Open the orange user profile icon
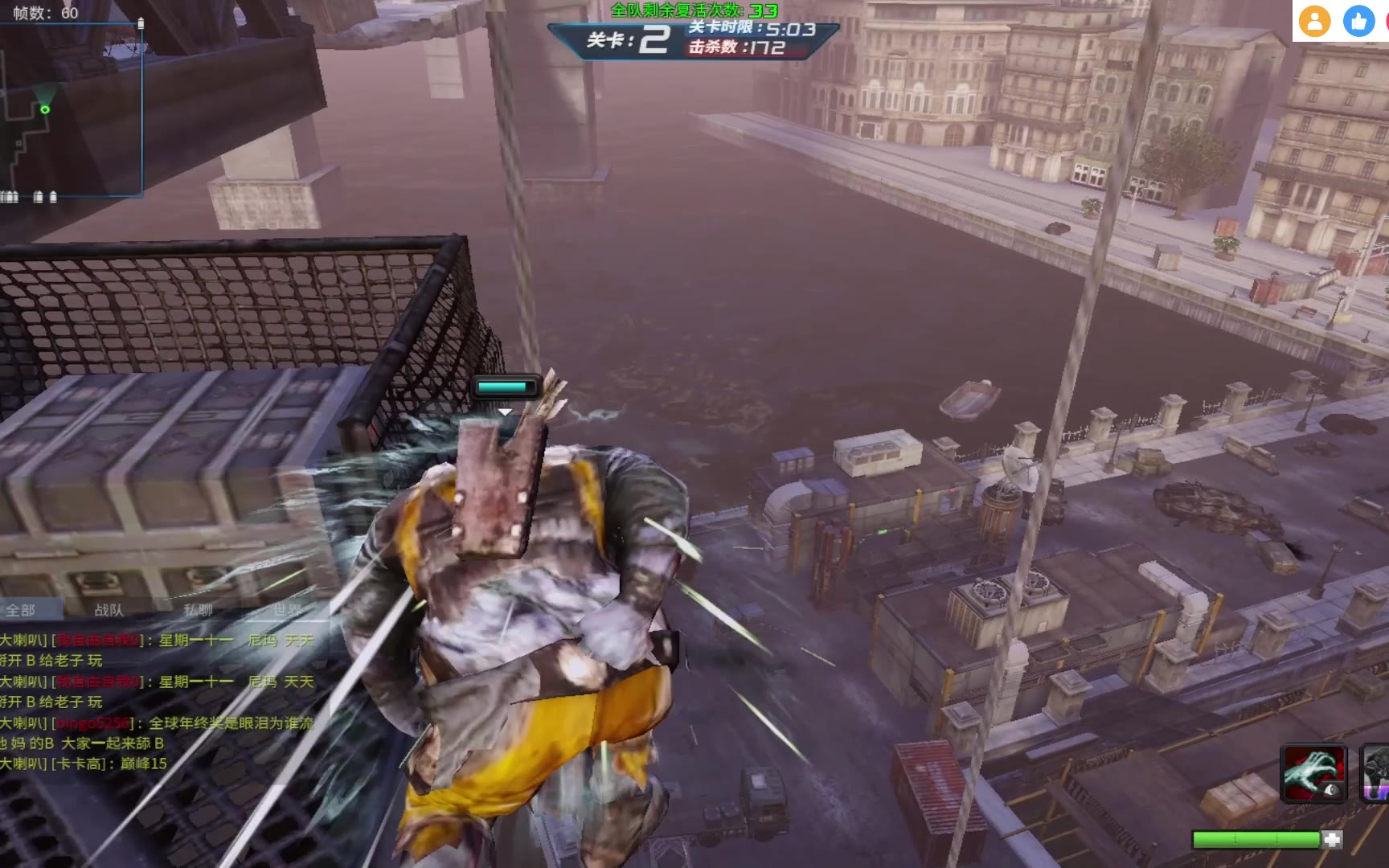The height and width of the screenshot is (868, 1389). [x=1314, y=22]
